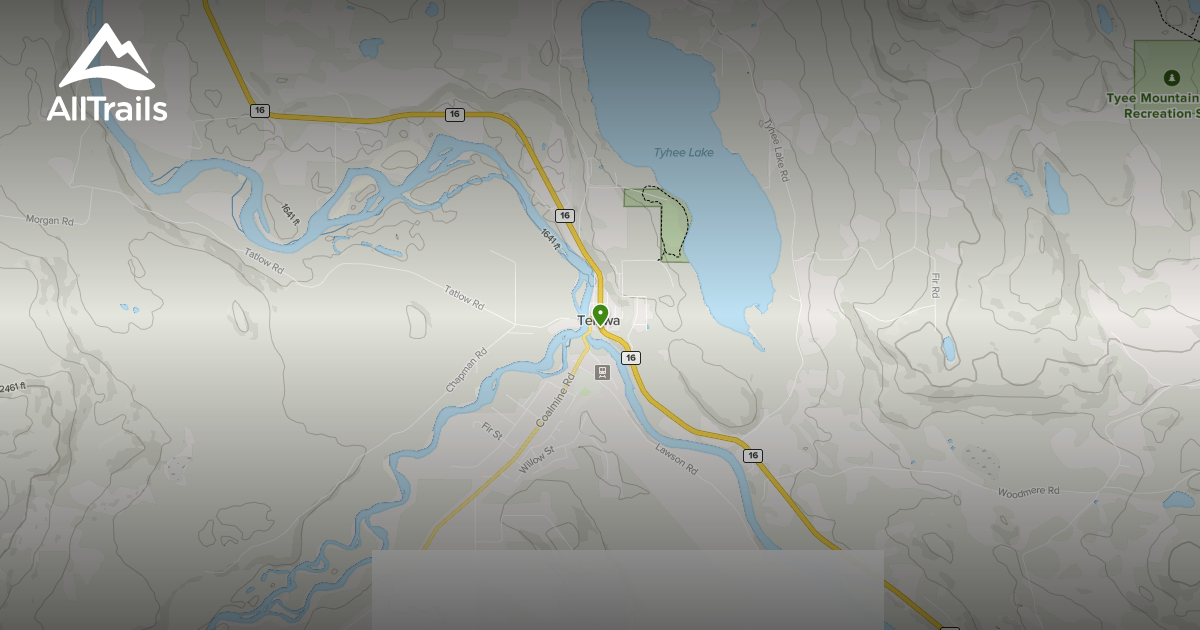The image size is (1200, 630).
Task: Open the Tyee Mountain Recreation Site tree marker
Action: 1171,77
